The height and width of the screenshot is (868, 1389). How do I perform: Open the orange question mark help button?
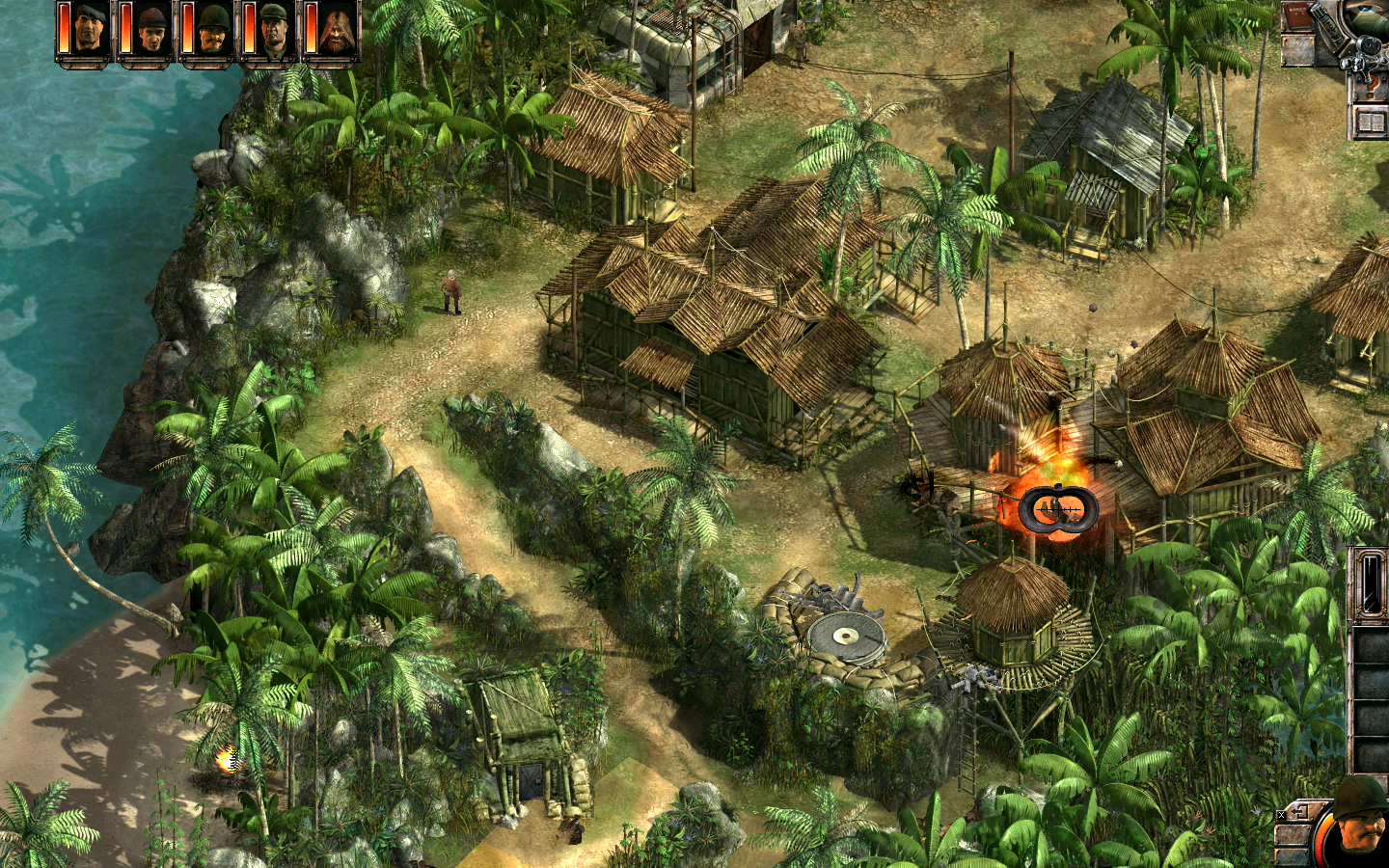click(x=1371, y=89)
